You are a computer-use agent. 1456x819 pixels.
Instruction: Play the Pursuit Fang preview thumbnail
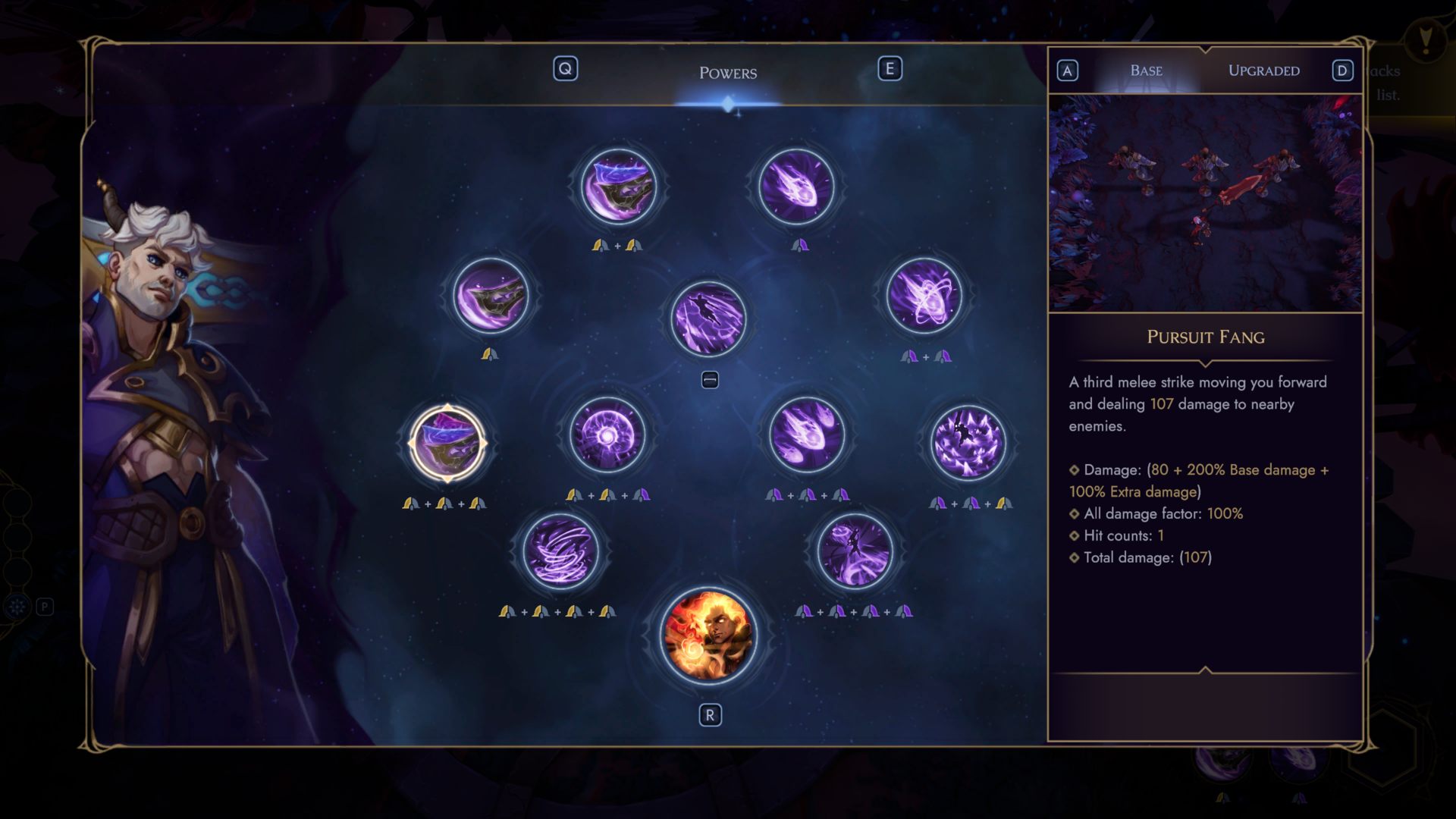[x=1205, y=203]
